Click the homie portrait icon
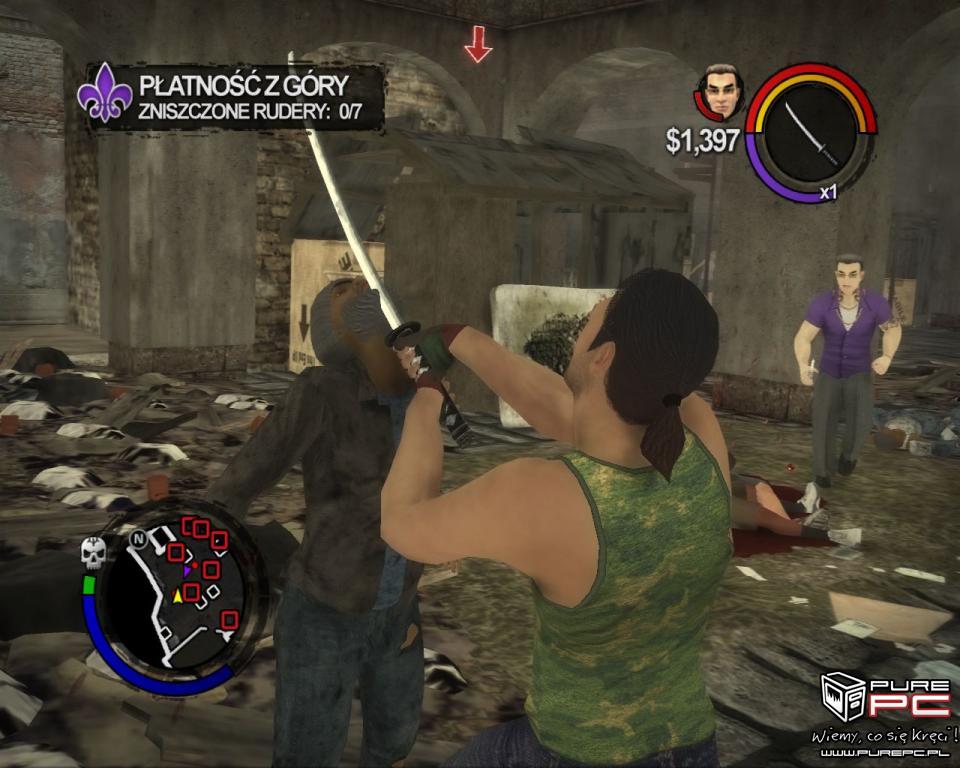The width and height of the screenshot is (960, 768). pos(720,93)
